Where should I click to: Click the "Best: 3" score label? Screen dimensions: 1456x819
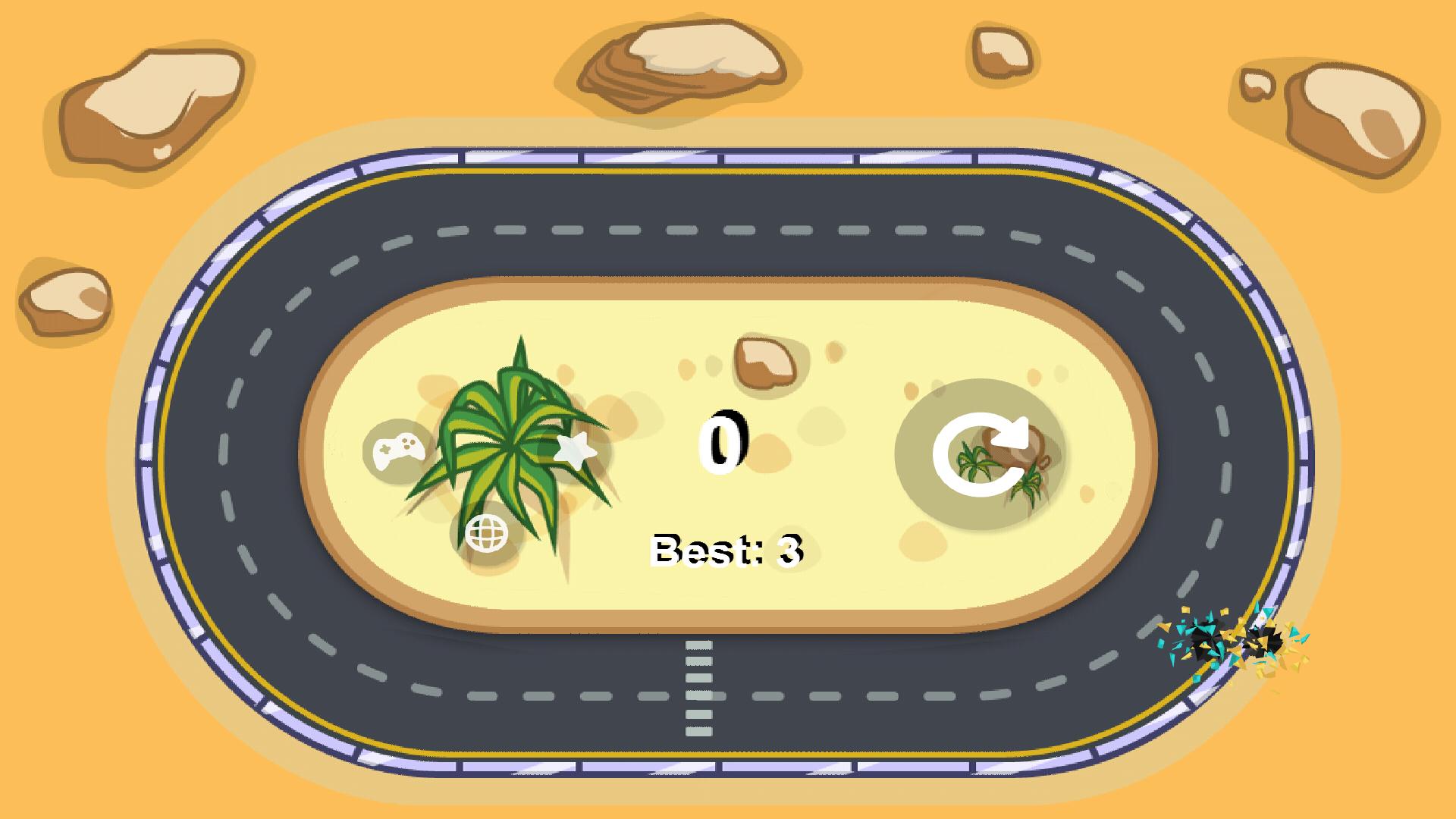[726, 548]
